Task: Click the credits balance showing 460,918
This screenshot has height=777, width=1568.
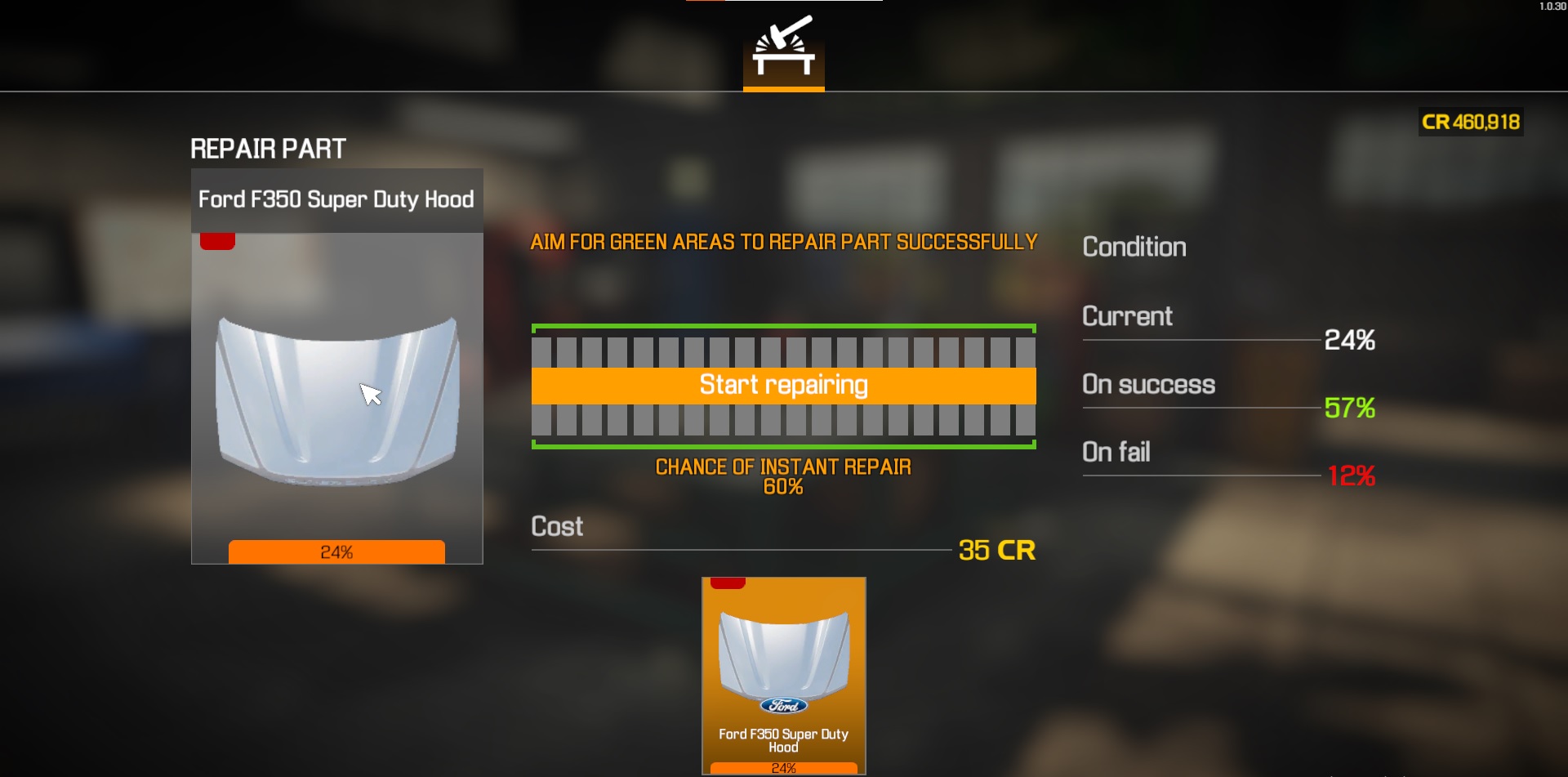Action: tap(1486, 122)
